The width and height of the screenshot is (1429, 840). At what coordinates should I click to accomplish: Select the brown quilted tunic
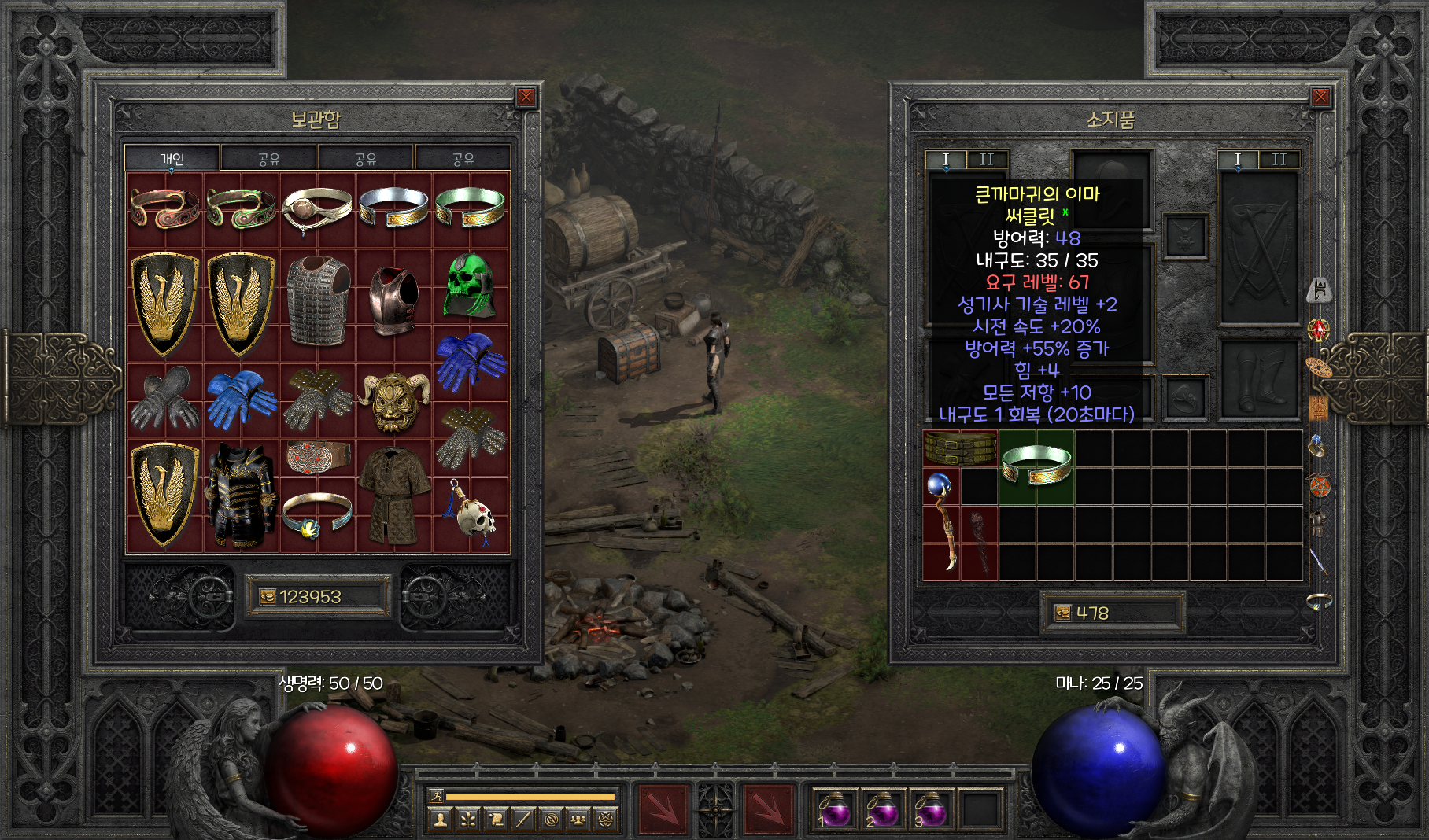pyautogui.click(x=394, y=496)
